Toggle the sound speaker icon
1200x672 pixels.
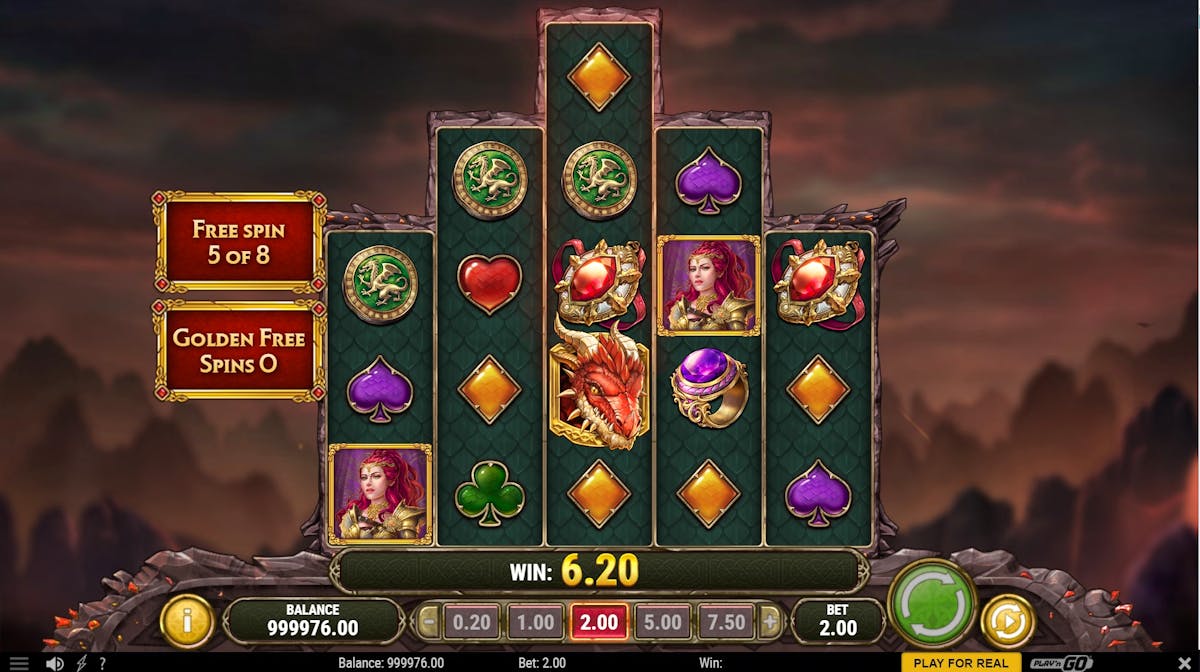click(x=55, y=663)
